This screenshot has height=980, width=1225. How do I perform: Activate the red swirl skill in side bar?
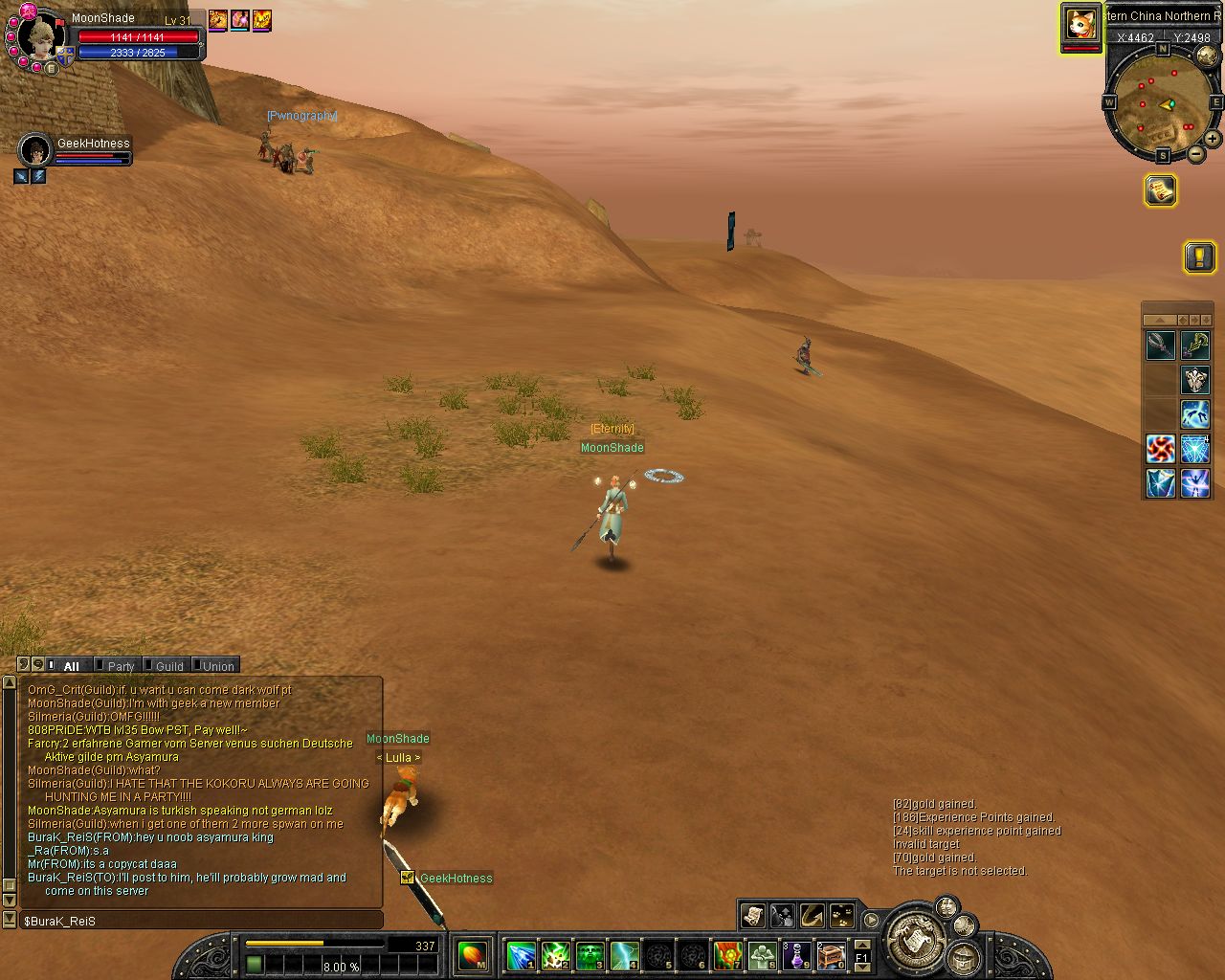[x=1161, y=449]
